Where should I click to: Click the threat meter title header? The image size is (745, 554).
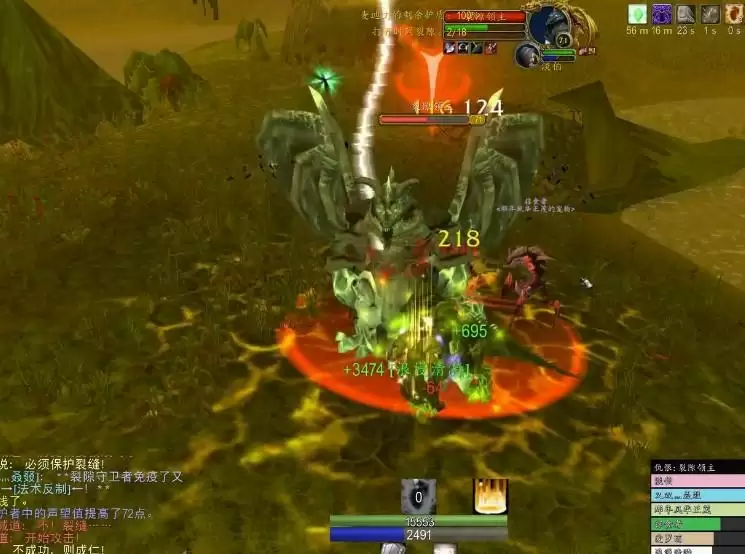[x=697, y=467]
